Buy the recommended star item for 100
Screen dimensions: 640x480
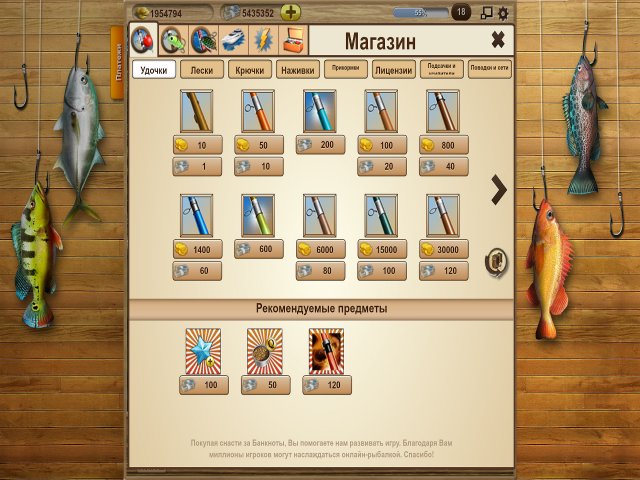203,384
